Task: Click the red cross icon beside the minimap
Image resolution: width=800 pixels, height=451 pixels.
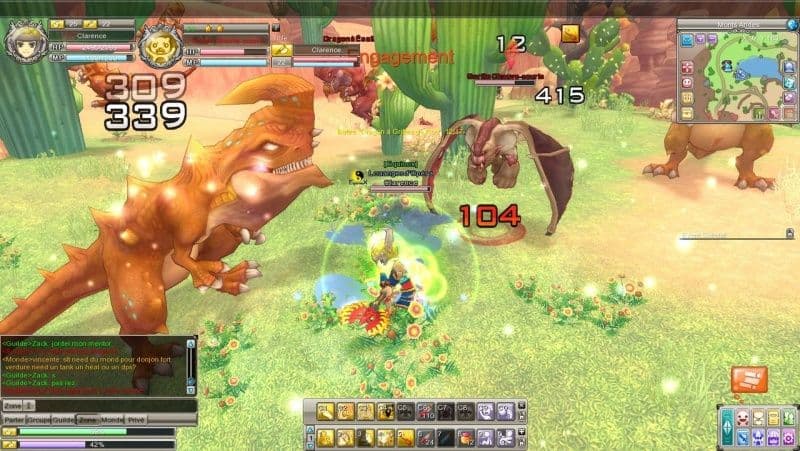Action: click(688, 65)
